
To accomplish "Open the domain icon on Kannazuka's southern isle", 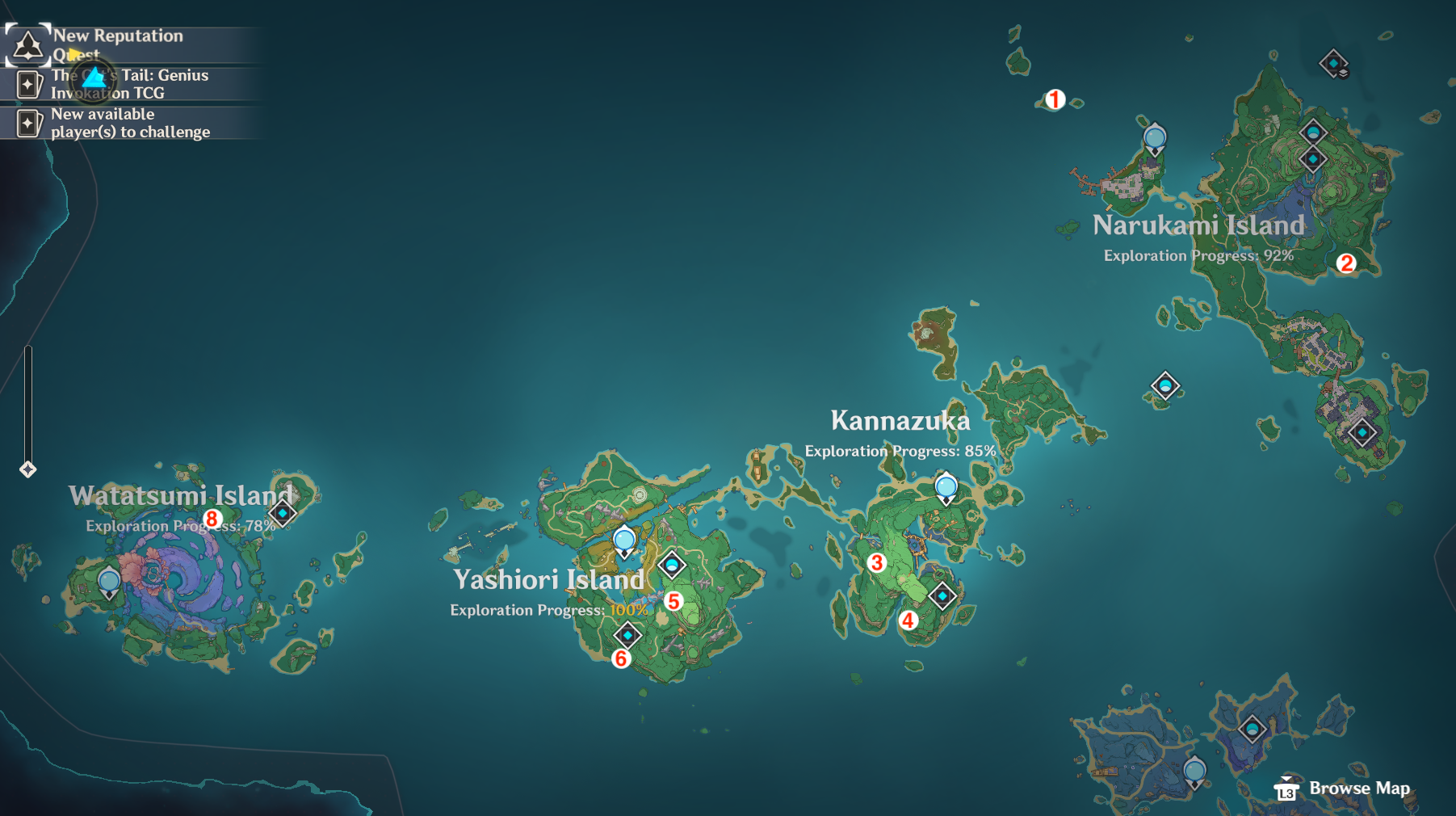I will [942, 595].
